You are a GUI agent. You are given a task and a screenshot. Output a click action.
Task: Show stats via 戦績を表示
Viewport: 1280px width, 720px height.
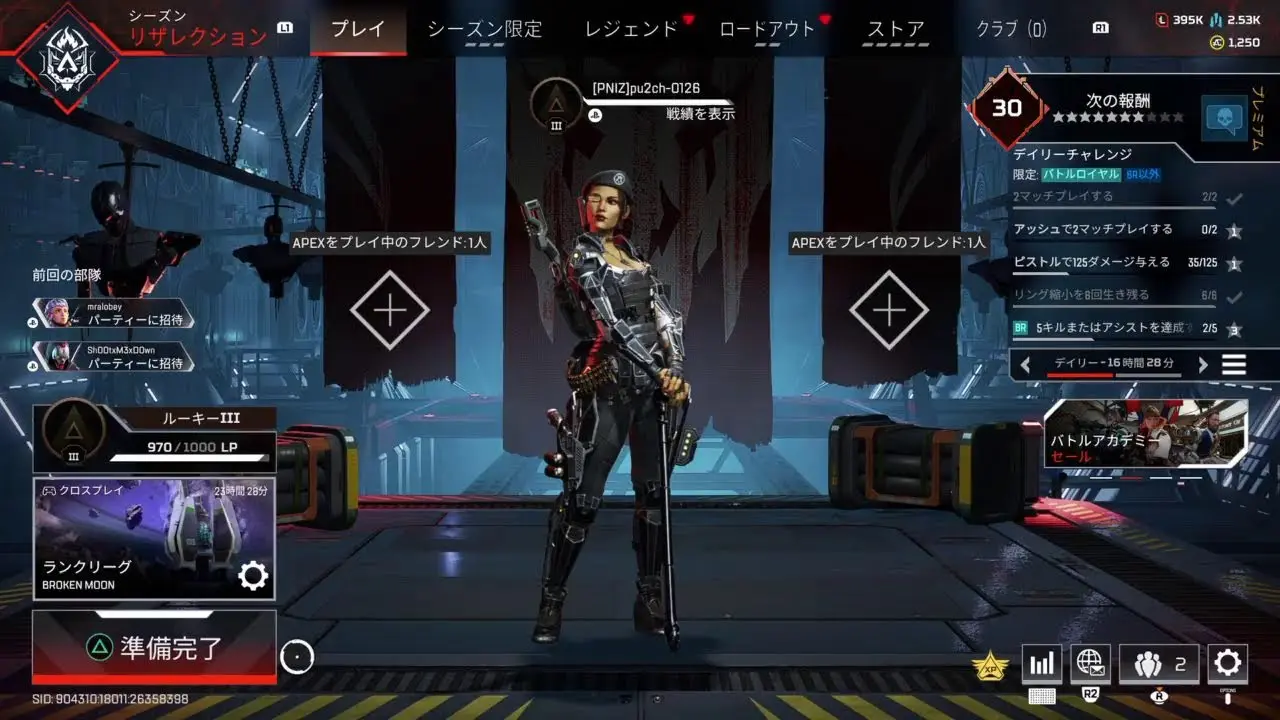[x=700, y=114]
